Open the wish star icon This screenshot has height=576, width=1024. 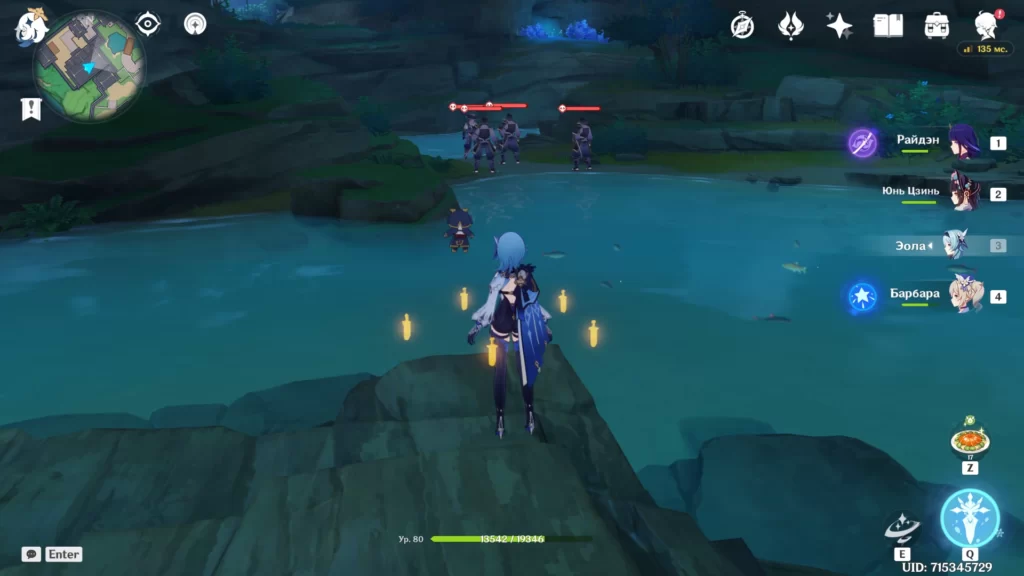(x=839, y=26)
